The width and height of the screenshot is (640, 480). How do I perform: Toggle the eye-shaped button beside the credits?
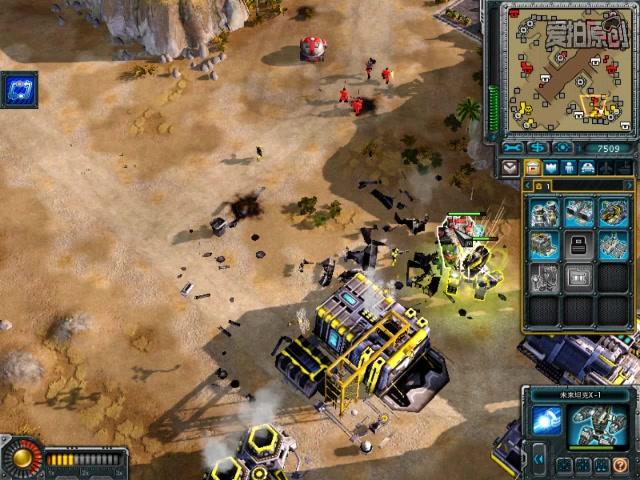coord(563,148)
